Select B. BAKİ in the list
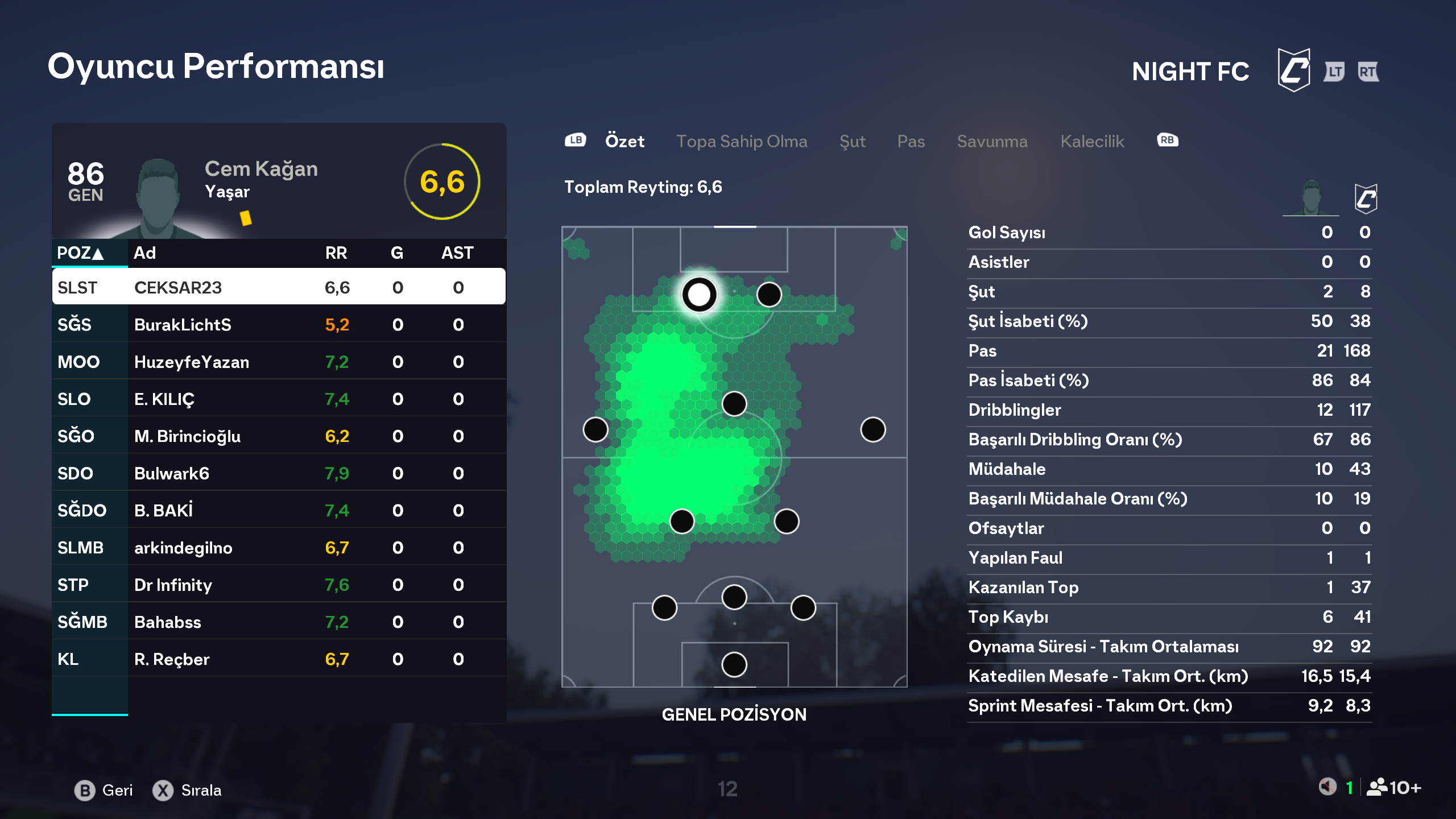 click(279, 510)
